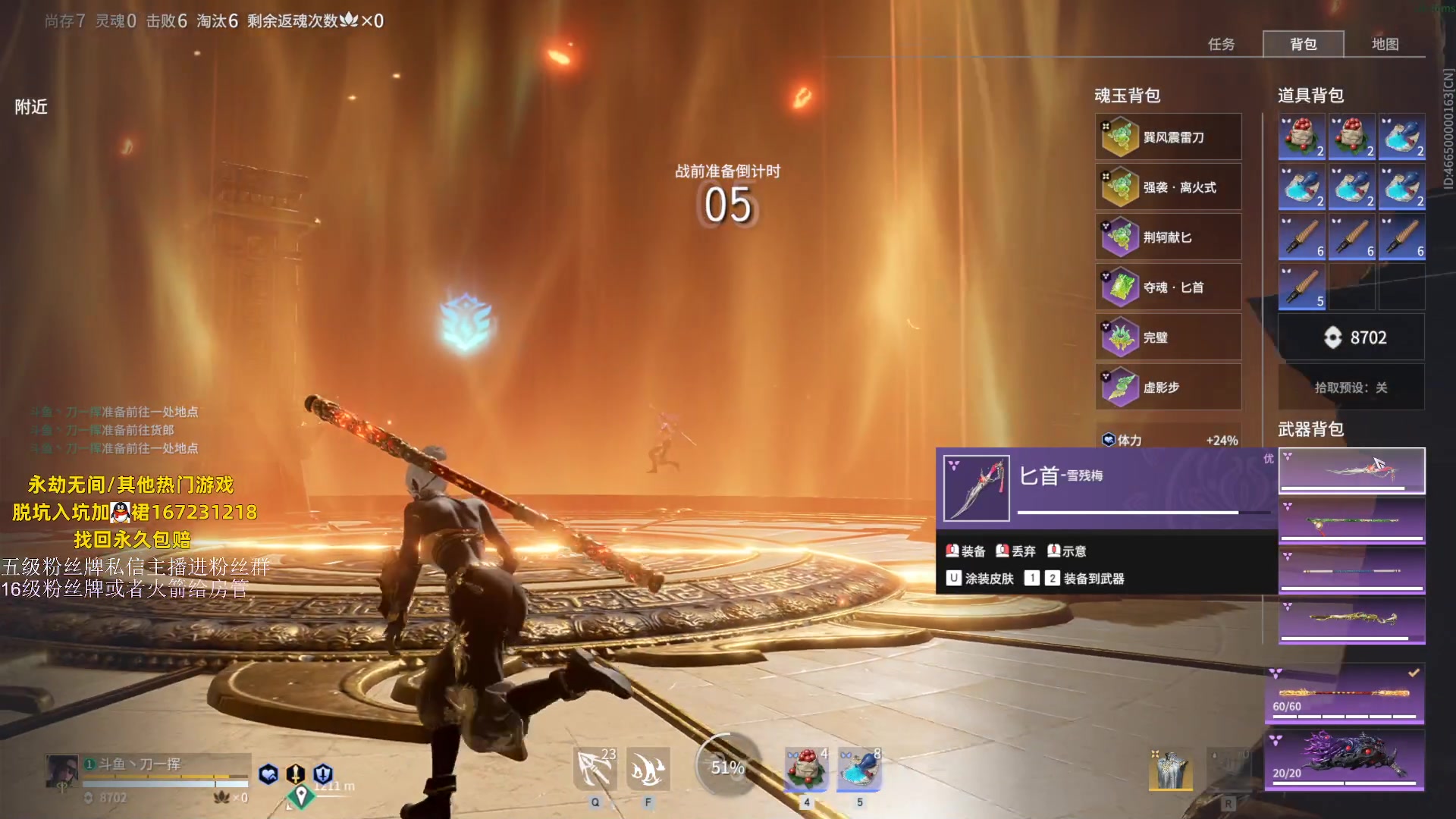Switch to the 任务 tab

click(1221, 44)
